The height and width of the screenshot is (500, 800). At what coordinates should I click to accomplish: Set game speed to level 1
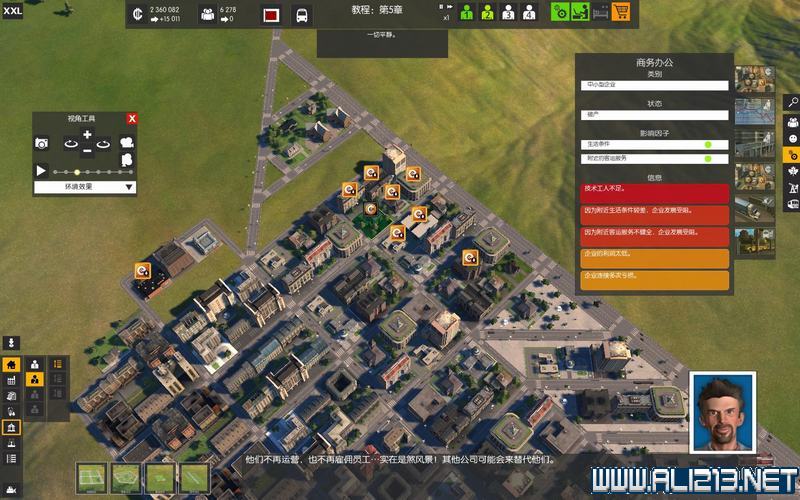[466, 13]
